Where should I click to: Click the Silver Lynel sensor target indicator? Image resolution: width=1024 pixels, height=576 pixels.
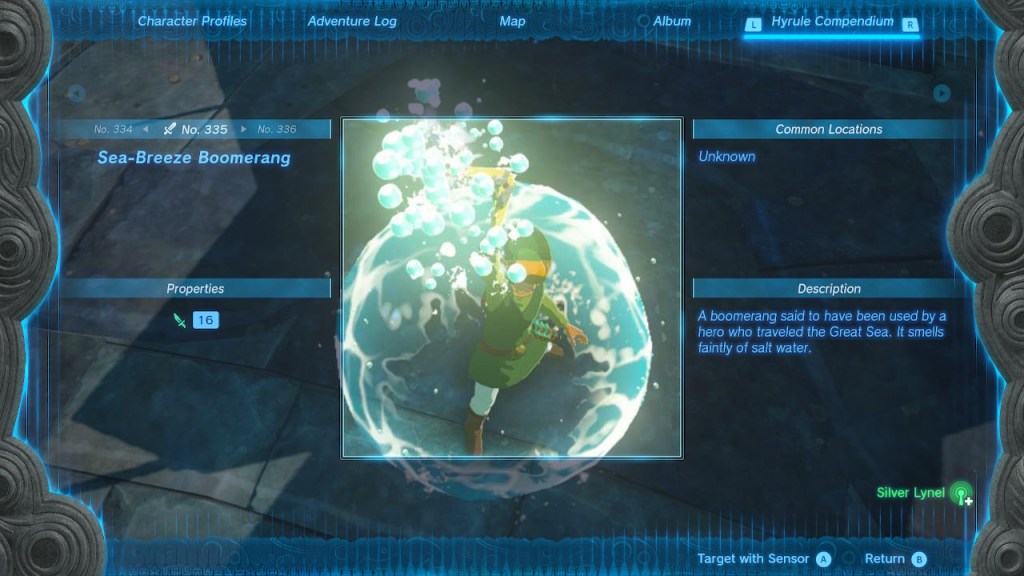(960, 493)
